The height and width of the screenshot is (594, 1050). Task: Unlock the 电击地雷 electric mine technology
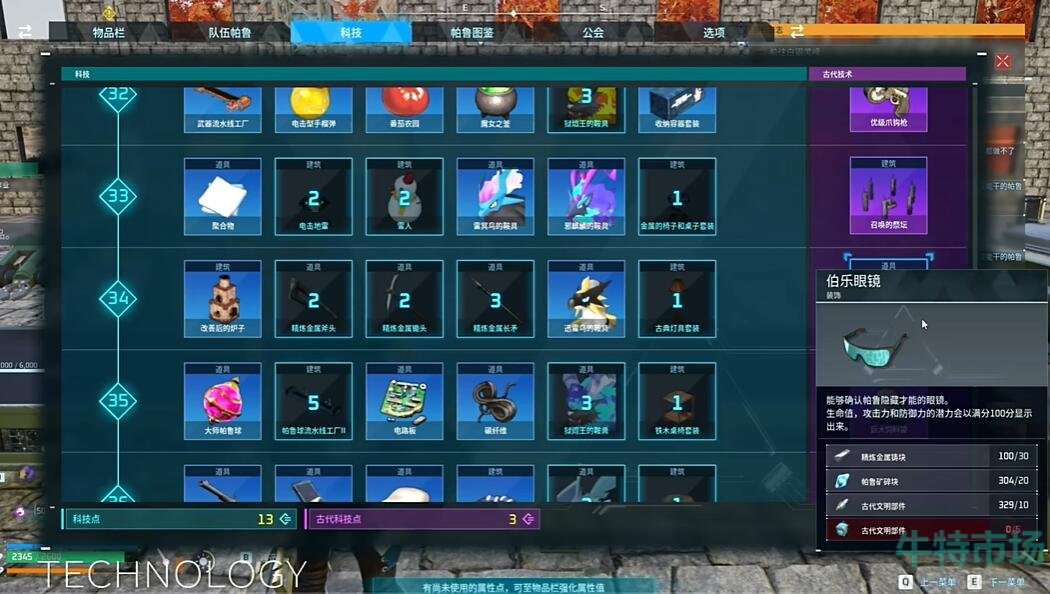(x=313, y=196)
